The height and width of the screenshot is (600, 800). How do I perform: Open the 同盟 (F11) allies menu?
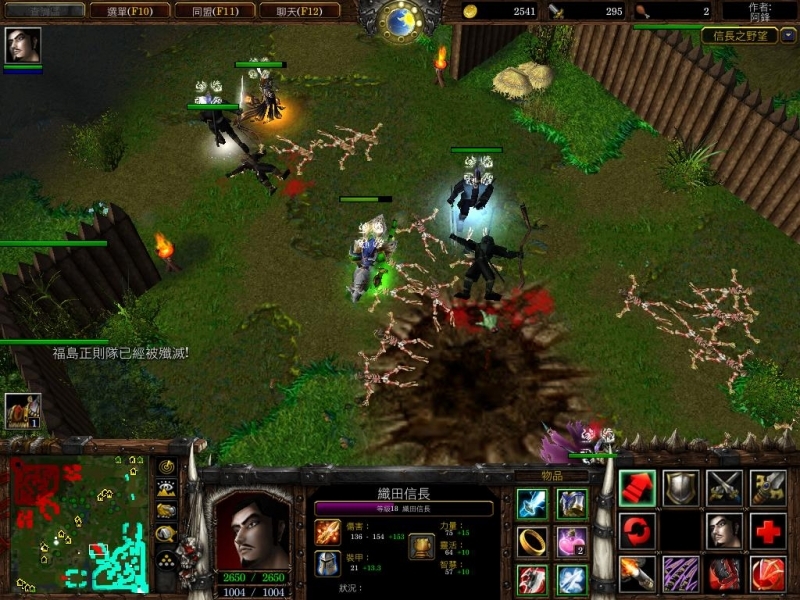tap(213, 11)
